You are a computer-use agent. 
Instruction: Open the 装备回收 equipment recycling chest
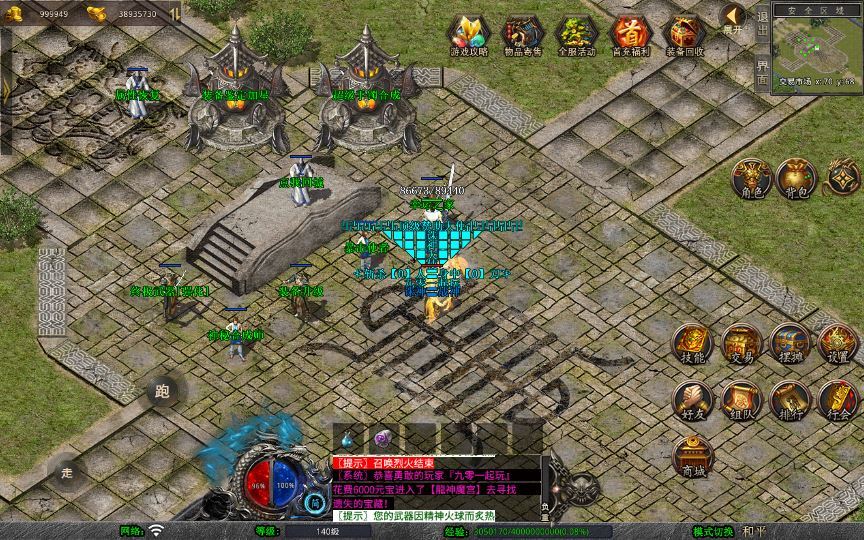[x=684, y=35]
